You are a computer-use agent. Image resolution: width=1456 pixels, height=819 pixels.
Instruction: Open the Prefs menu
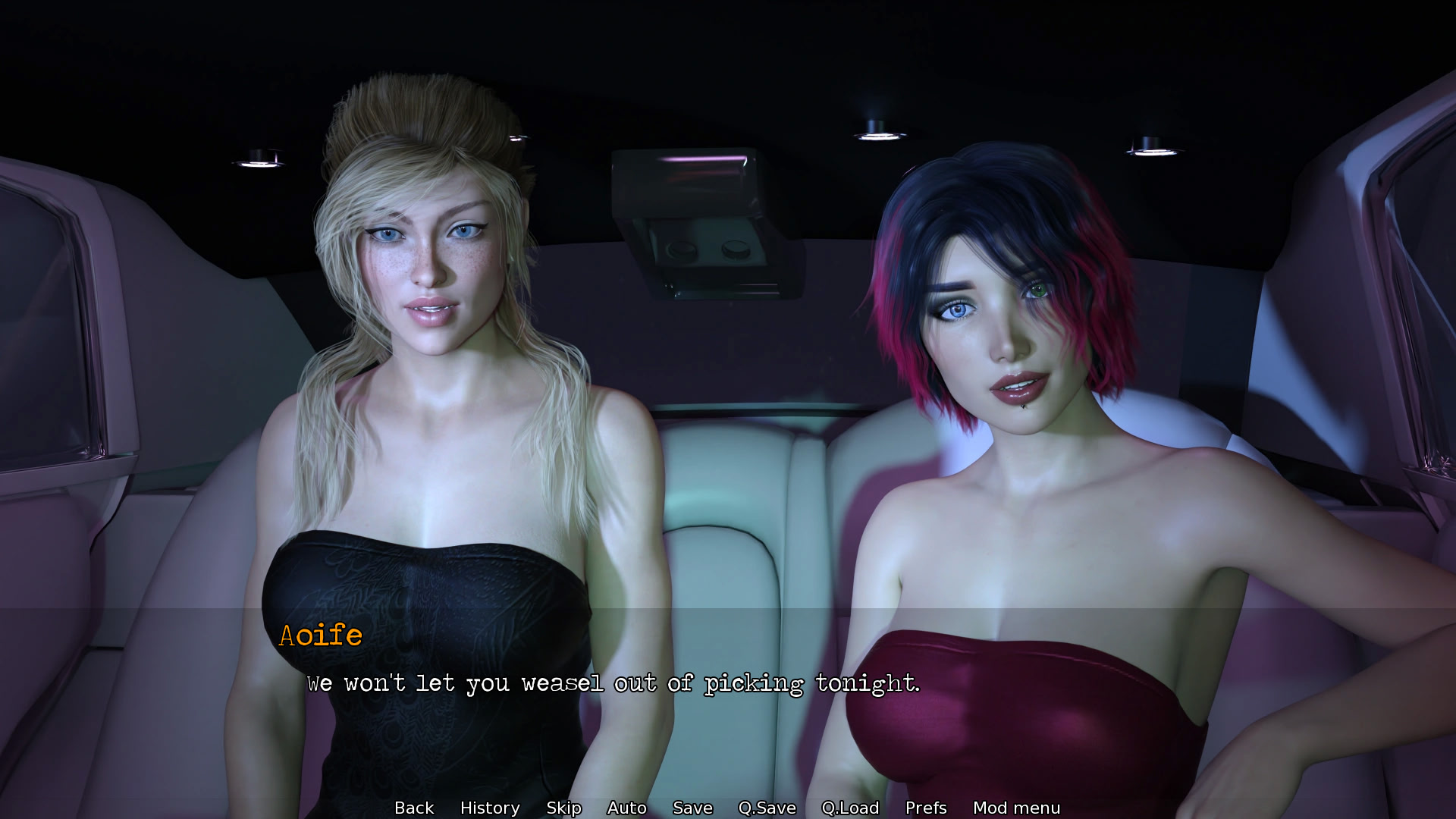(x=926, y=808)
